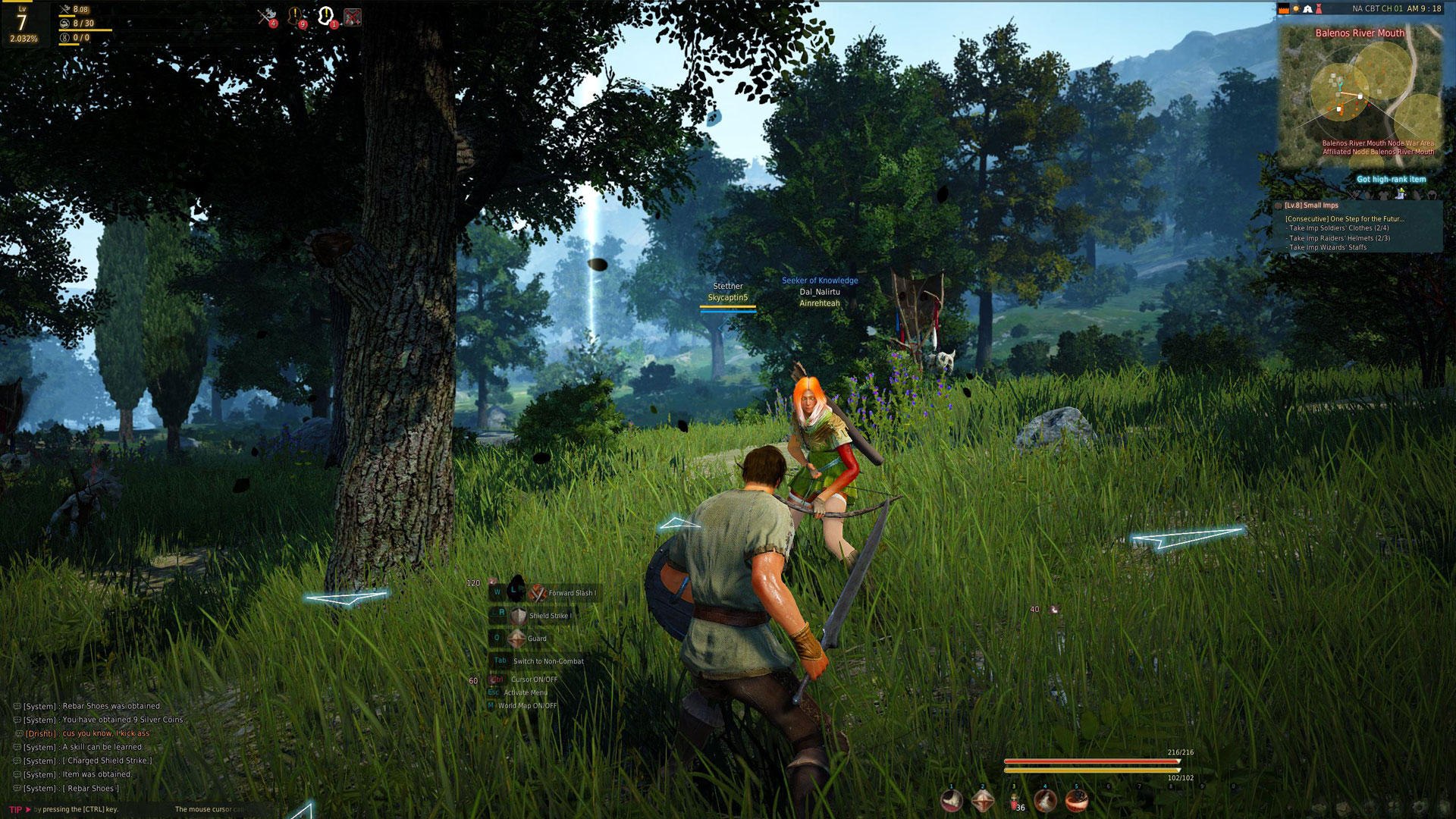
Task: Click the Forward Slash skill guide icon
Action: (538, 593)
